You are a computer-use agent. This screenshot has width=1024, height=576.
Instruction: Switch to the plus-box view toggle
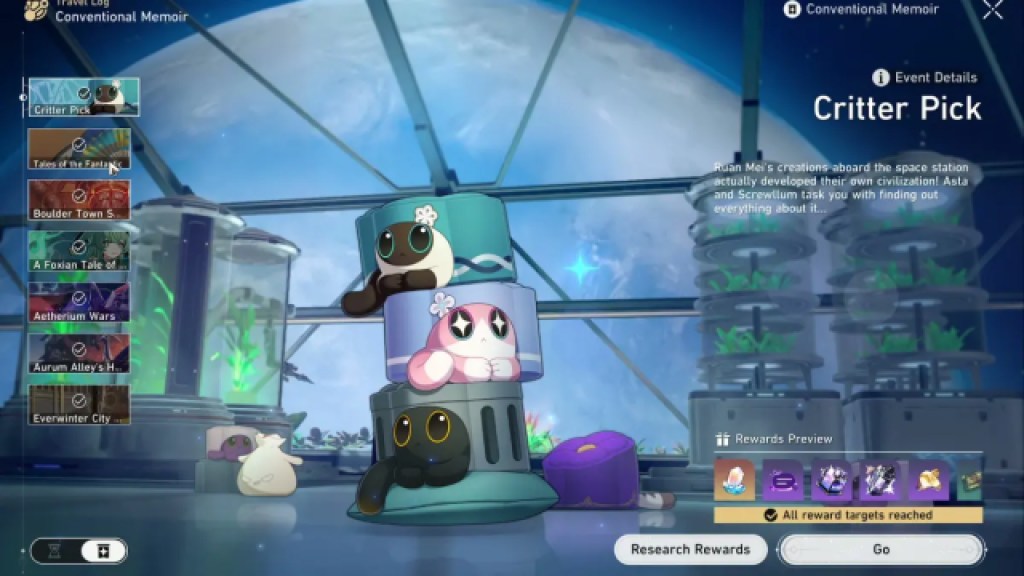tap(104, 550)
